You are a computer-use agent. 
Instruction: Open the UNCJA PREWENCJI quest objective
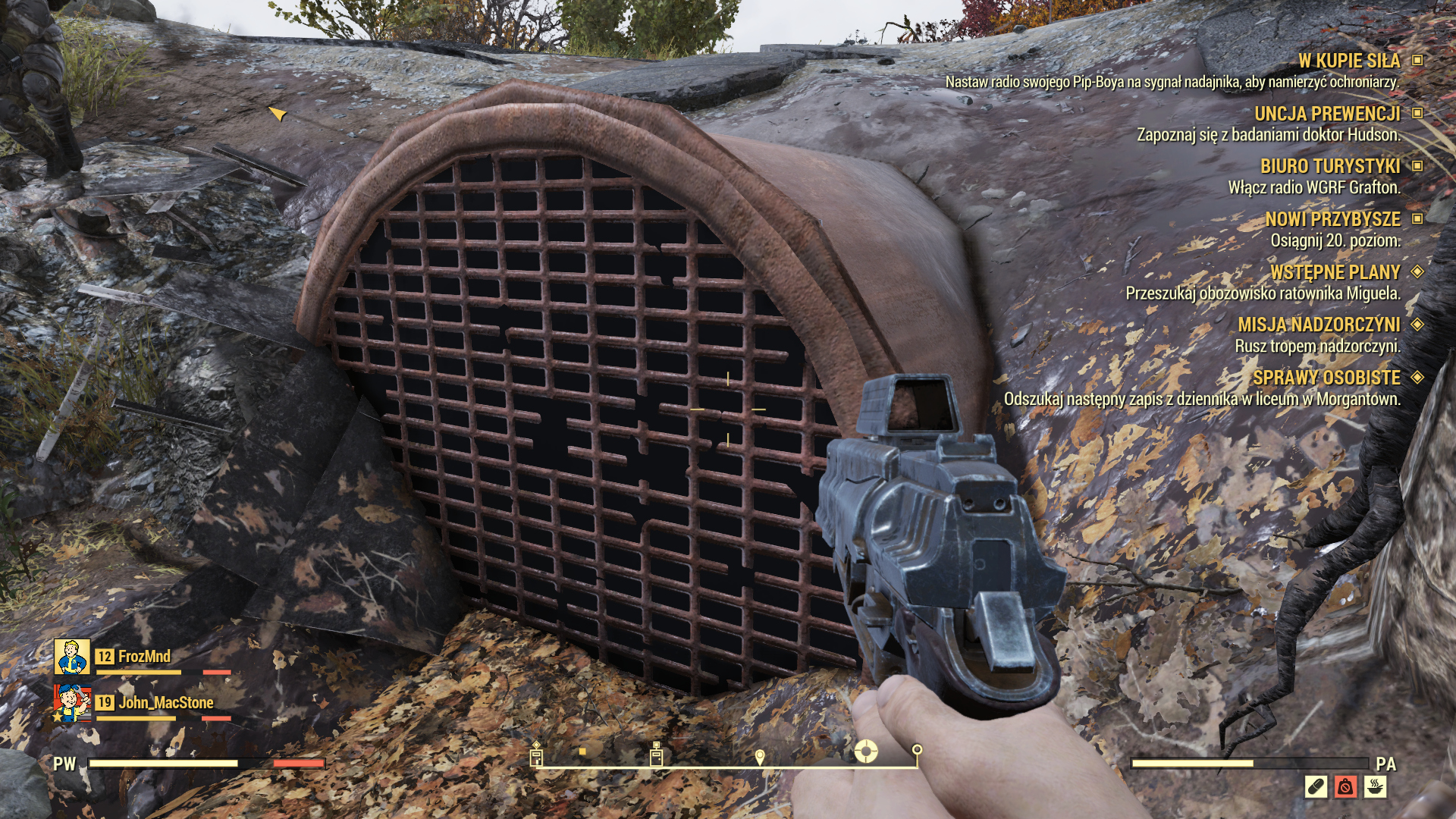(x=1326, y=114)
